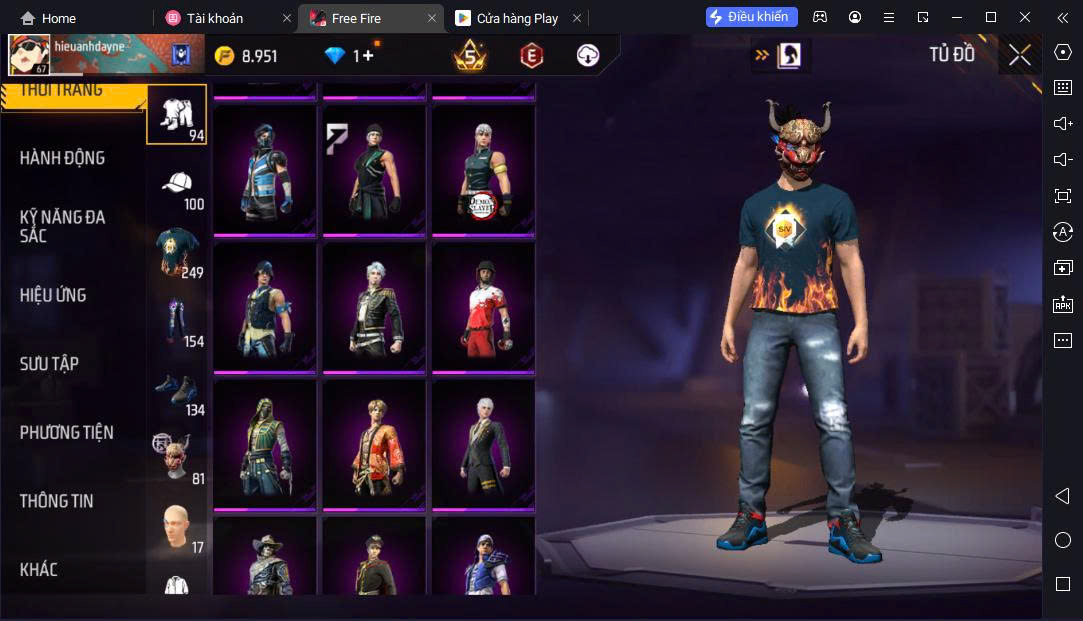The height and width of the screenshot is (621, 1083).
Task: Select the HIỆU ỨNG category
Action: coord(53,295)
